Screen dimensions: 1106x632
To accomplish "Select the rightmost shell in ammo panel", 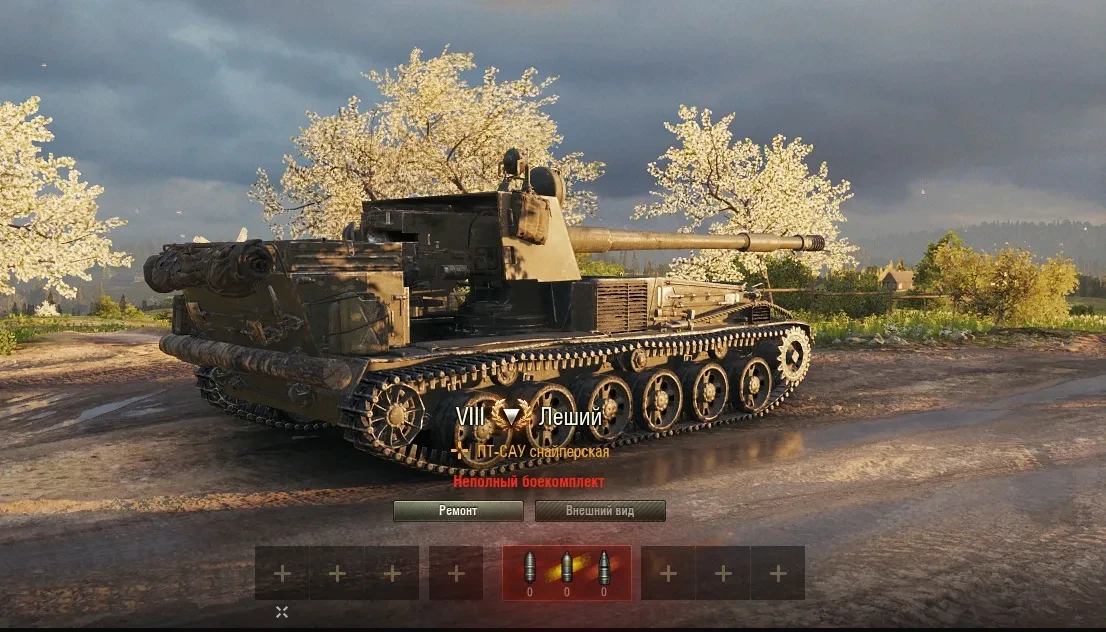I will pos(603,570).
